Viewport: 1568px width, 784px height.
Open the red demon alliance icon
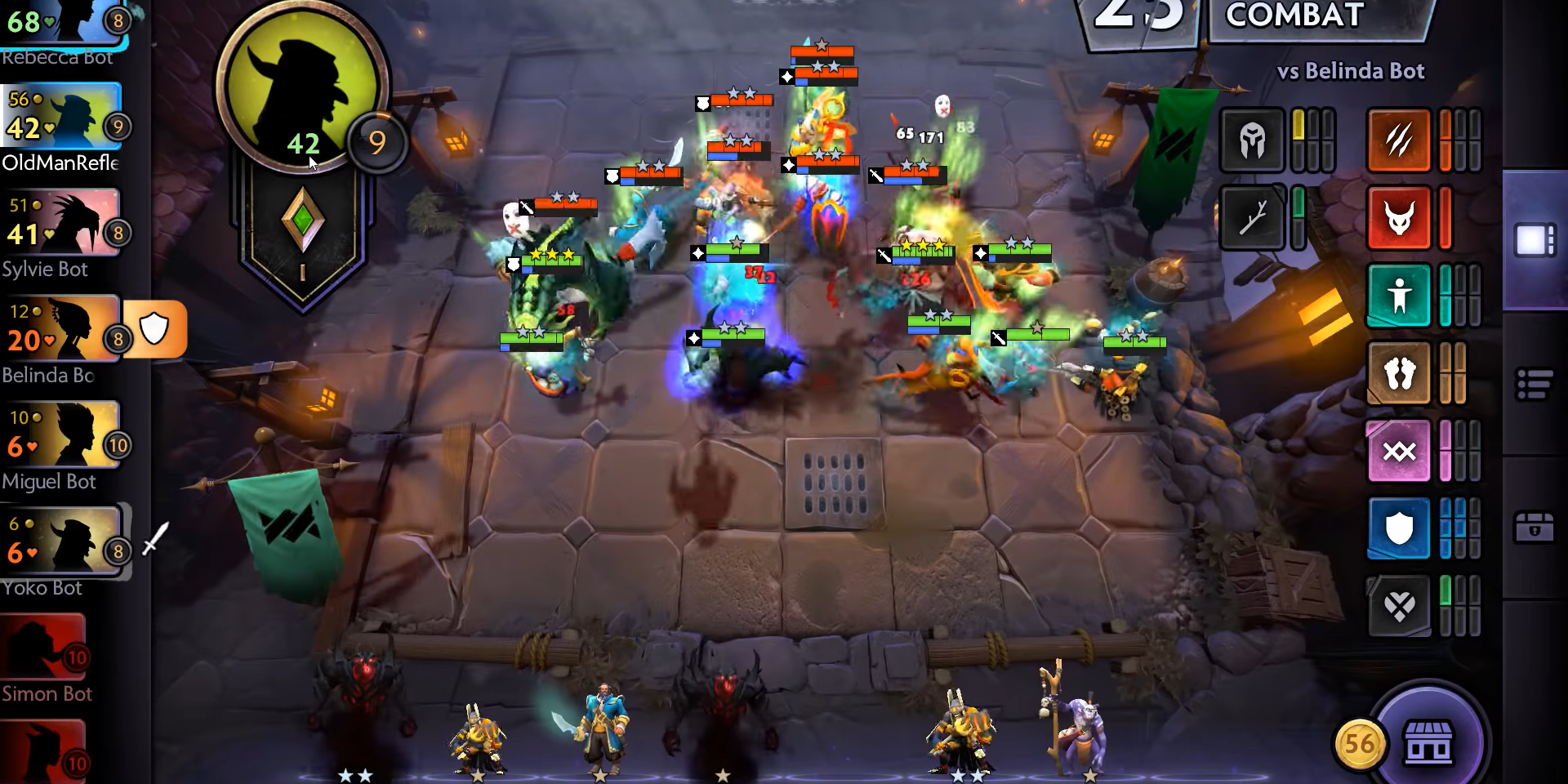pos(1399,217)
